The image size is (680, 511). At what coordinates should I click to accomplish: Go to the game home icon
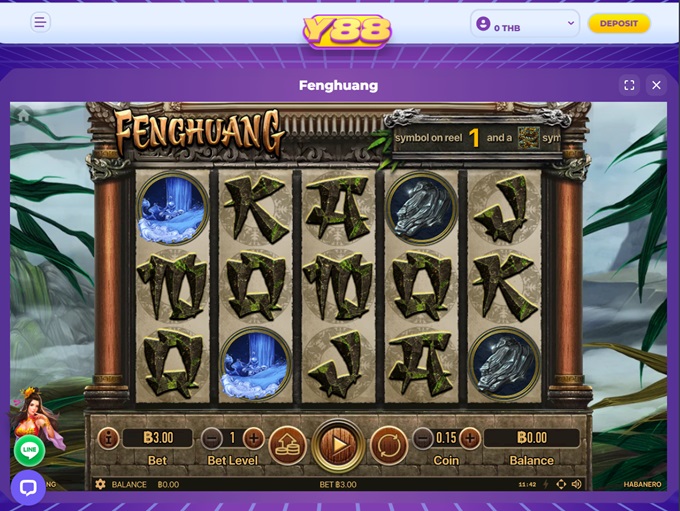23,115
